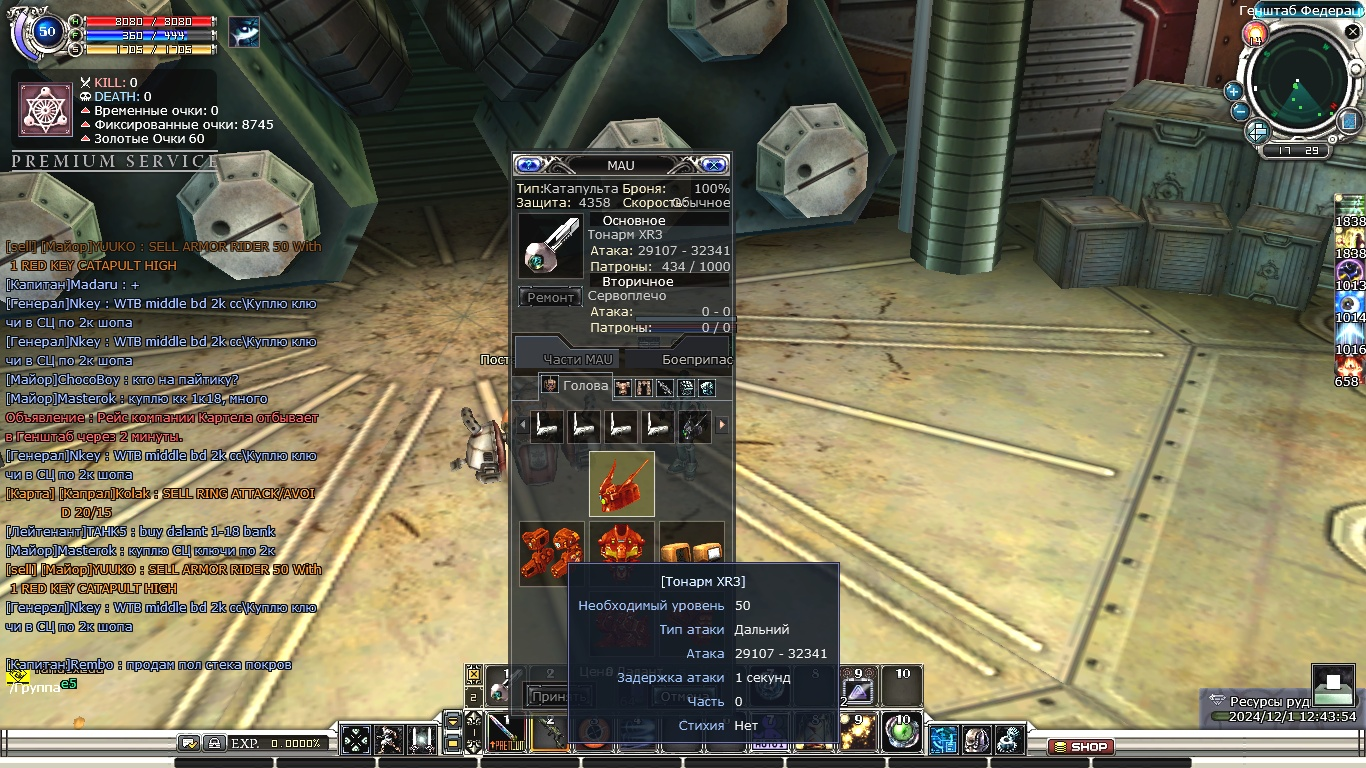
Task: Select the equipped orange MAU head slot
Action: click(622, 484)
